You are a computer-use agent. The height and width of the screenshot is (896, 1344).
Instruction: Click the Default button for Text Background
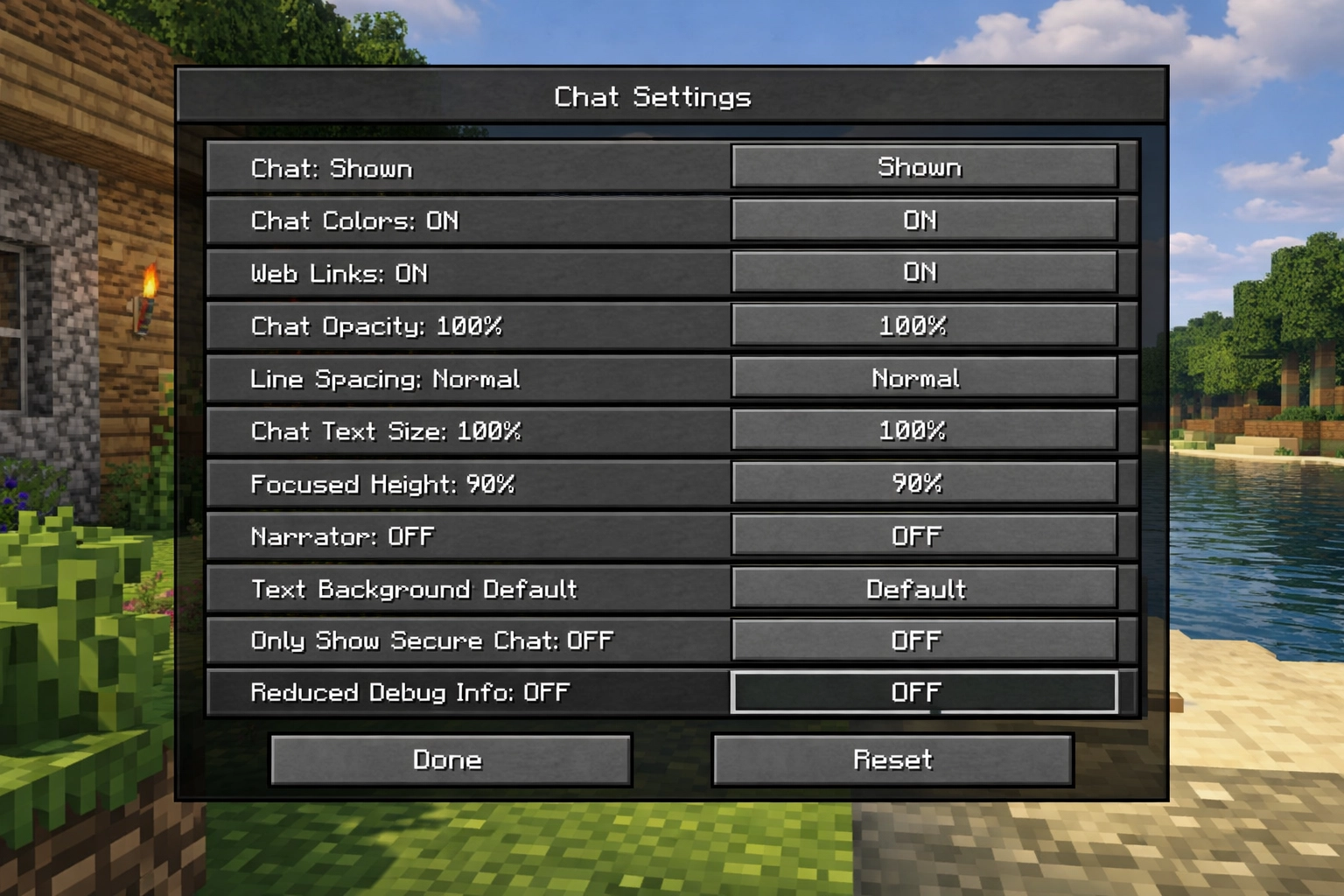click(x=923, y=588)
